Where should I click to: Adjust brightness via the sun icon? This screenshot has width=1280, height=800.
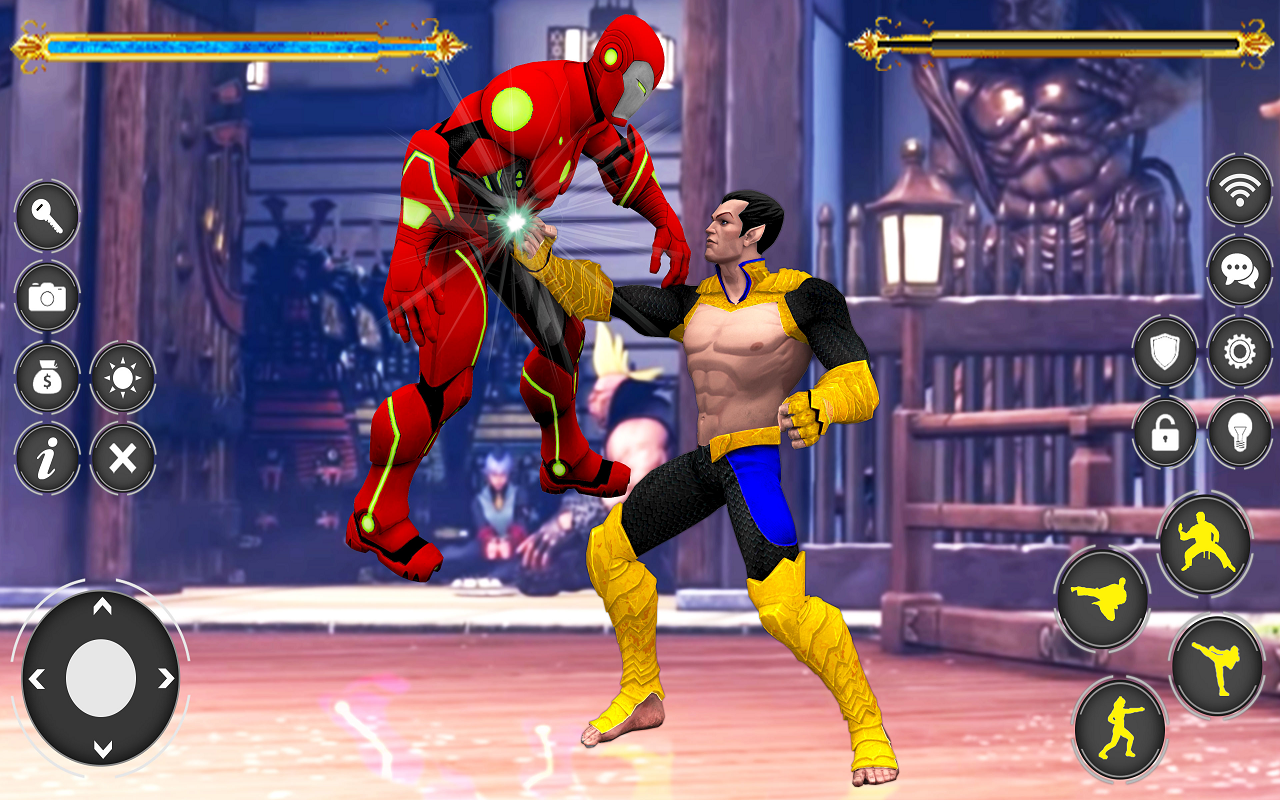(122, 379)
